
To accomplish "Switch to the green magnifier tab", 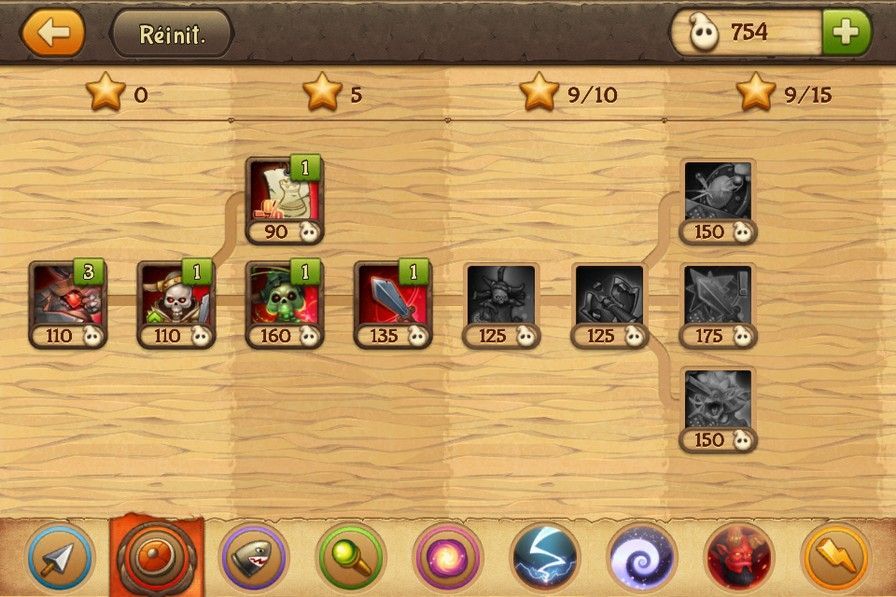I will [351, 556].
